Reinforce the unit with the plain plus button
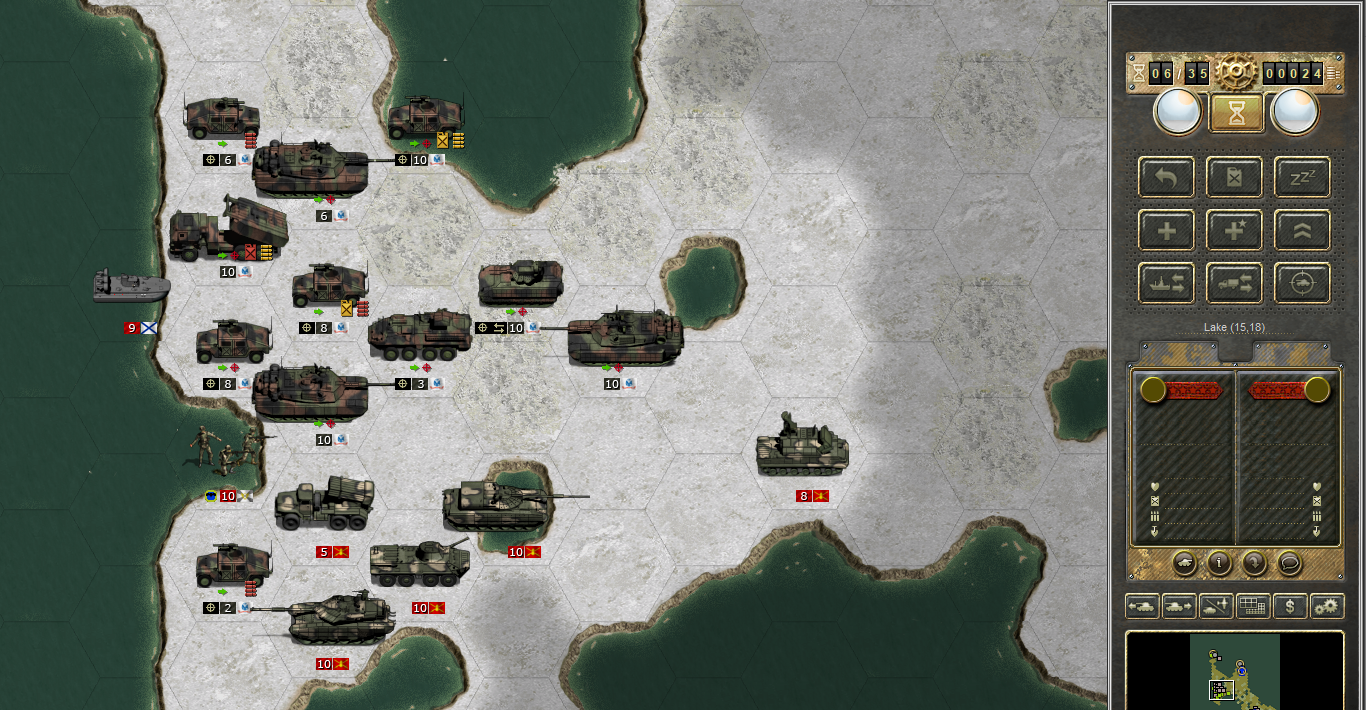The height and width of the screenshot is (710, 1366). point(1166,231)
